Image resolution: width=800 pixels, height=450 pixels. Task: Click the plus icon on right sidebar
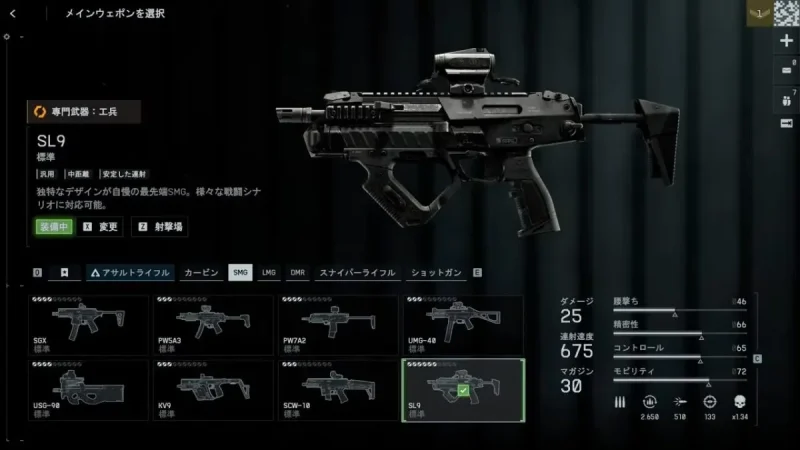pos(786,41)
